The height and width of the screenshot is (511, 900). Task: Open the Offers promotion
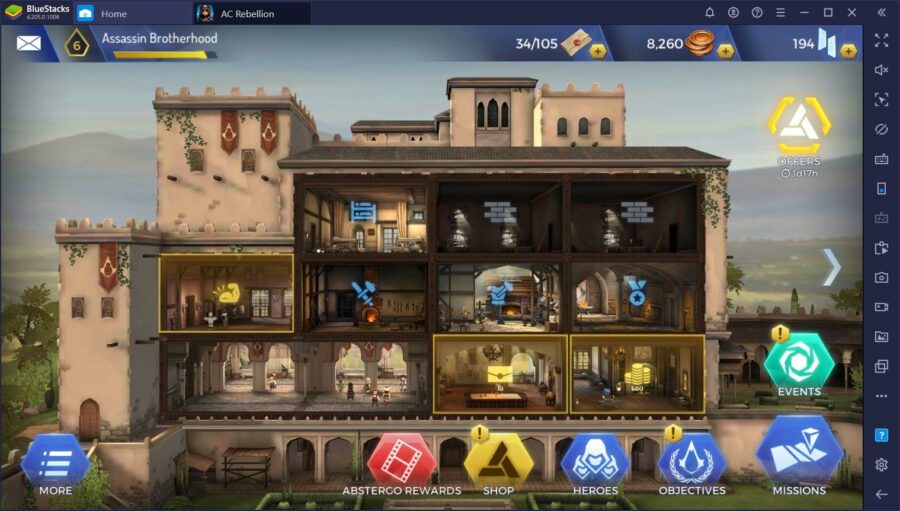click(x=799, y=127)
